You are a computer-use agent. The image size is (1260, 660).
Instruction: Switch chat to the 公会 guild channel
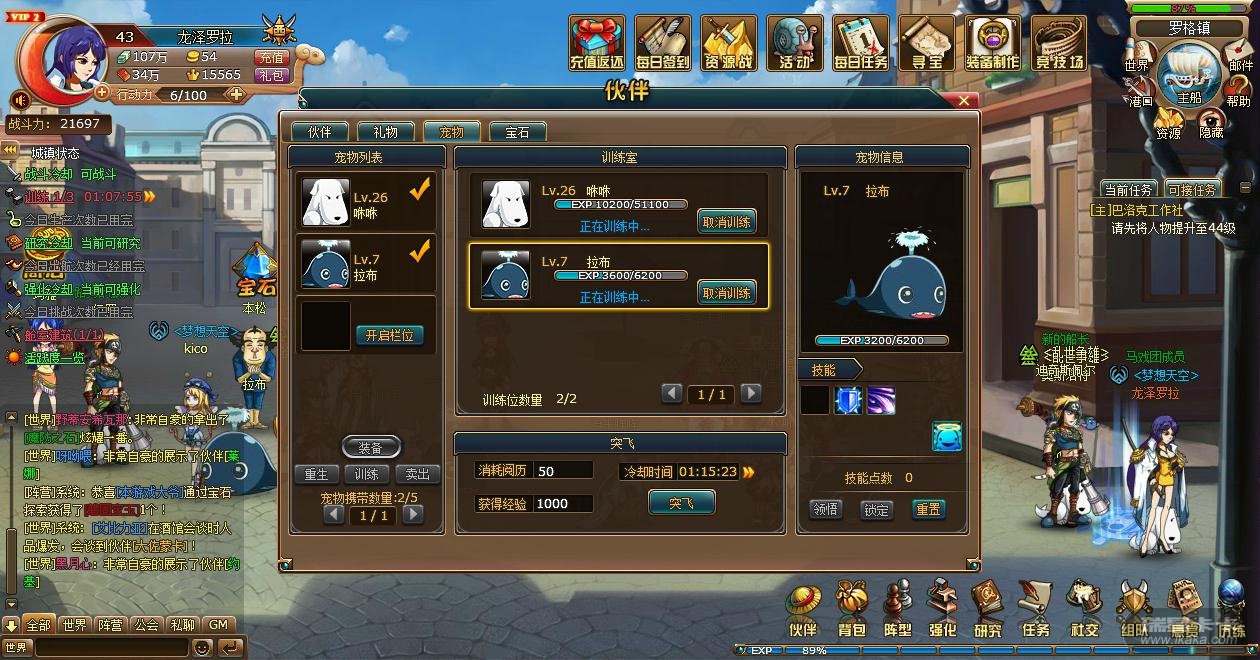pyautogui.click(x=147, y=625)
